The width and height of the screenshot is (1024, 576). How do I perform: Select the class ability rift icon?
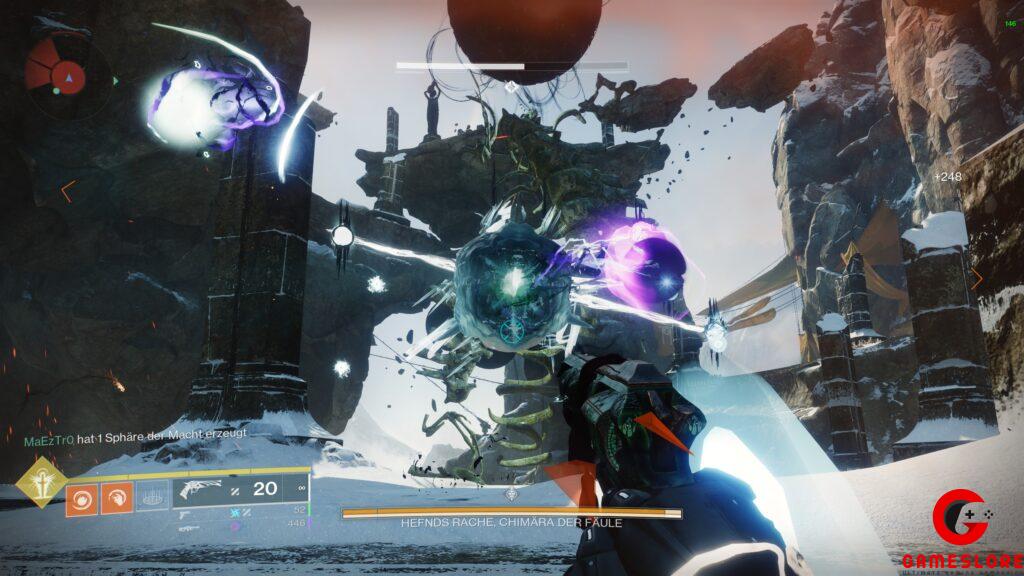pyautogui.click(x=150, y=497)
